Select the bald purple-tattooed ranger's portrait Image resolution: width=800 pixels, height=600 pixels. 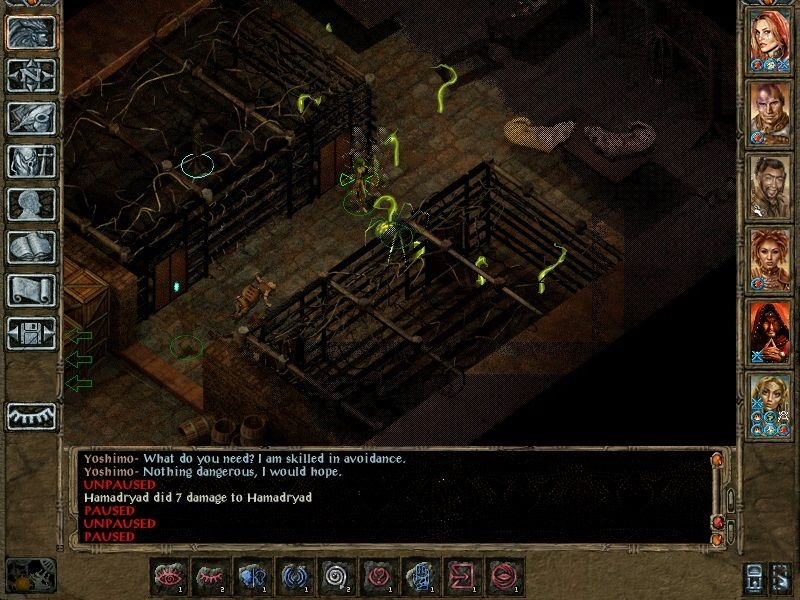[x=770, y=111]
